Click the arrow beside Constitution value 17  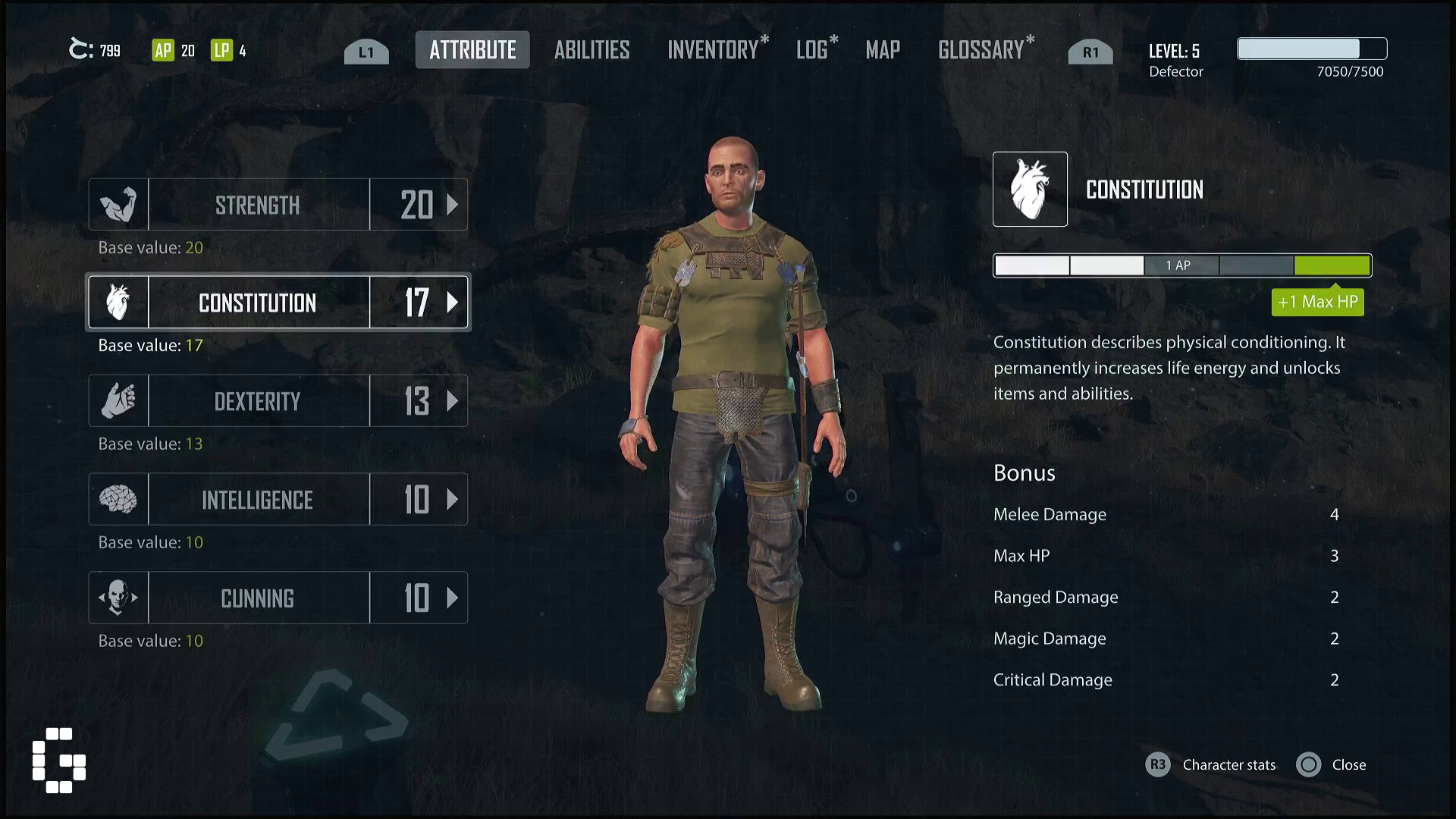(453, 303)
